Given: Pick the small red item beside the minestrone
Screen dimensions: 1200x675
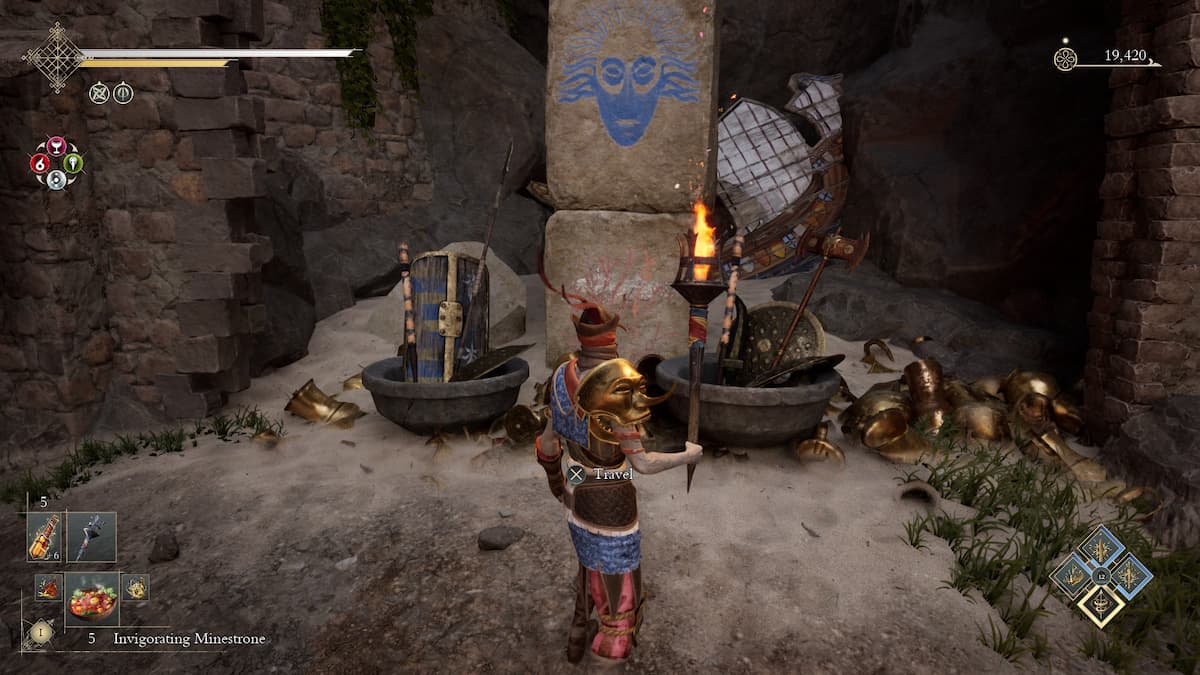Looking at the screenshot, I should pos(48,587).
